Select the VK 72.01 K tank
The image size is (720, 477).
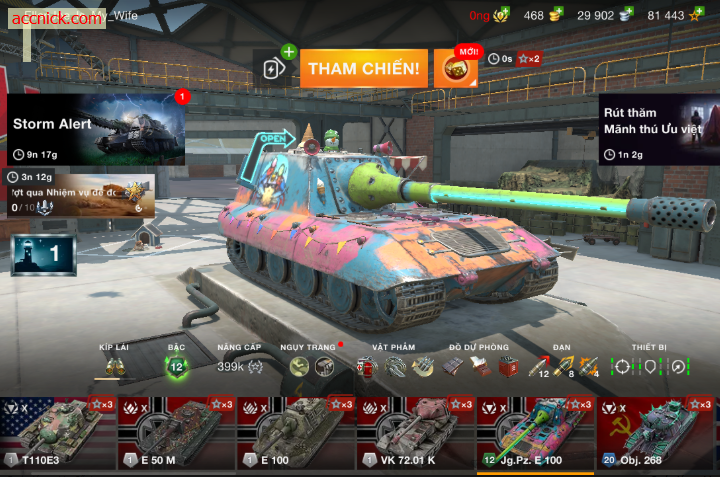416,432
